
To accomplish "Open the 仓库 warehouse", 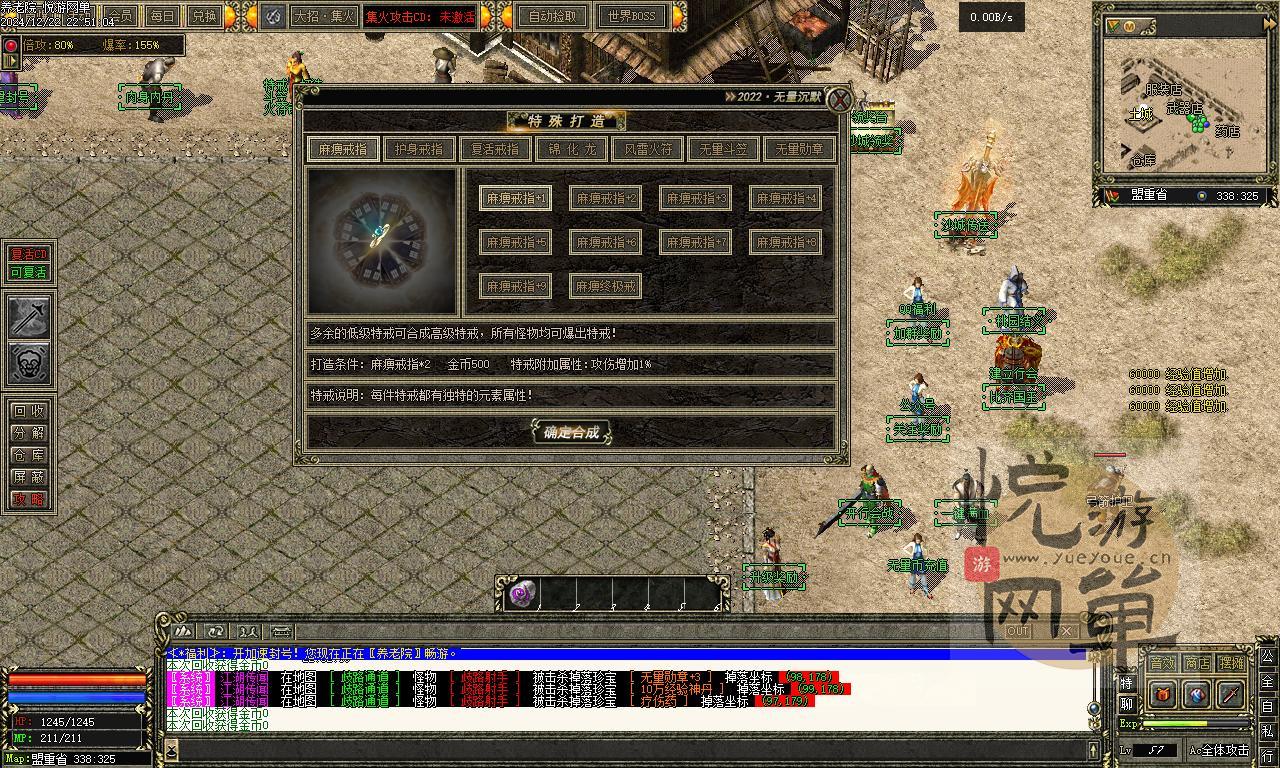I will point(28,455).
